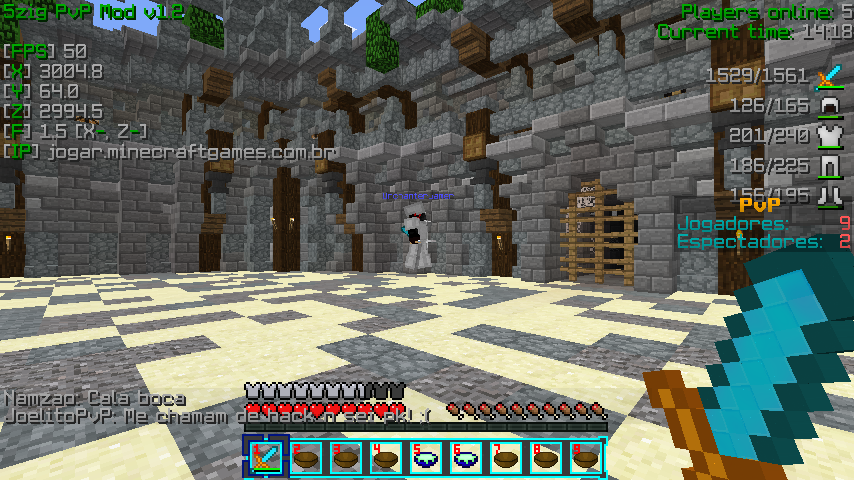Choose the blue bowl numbered 6
The width and height of the screenshot is (854, 480).
[x=466, y=457]
